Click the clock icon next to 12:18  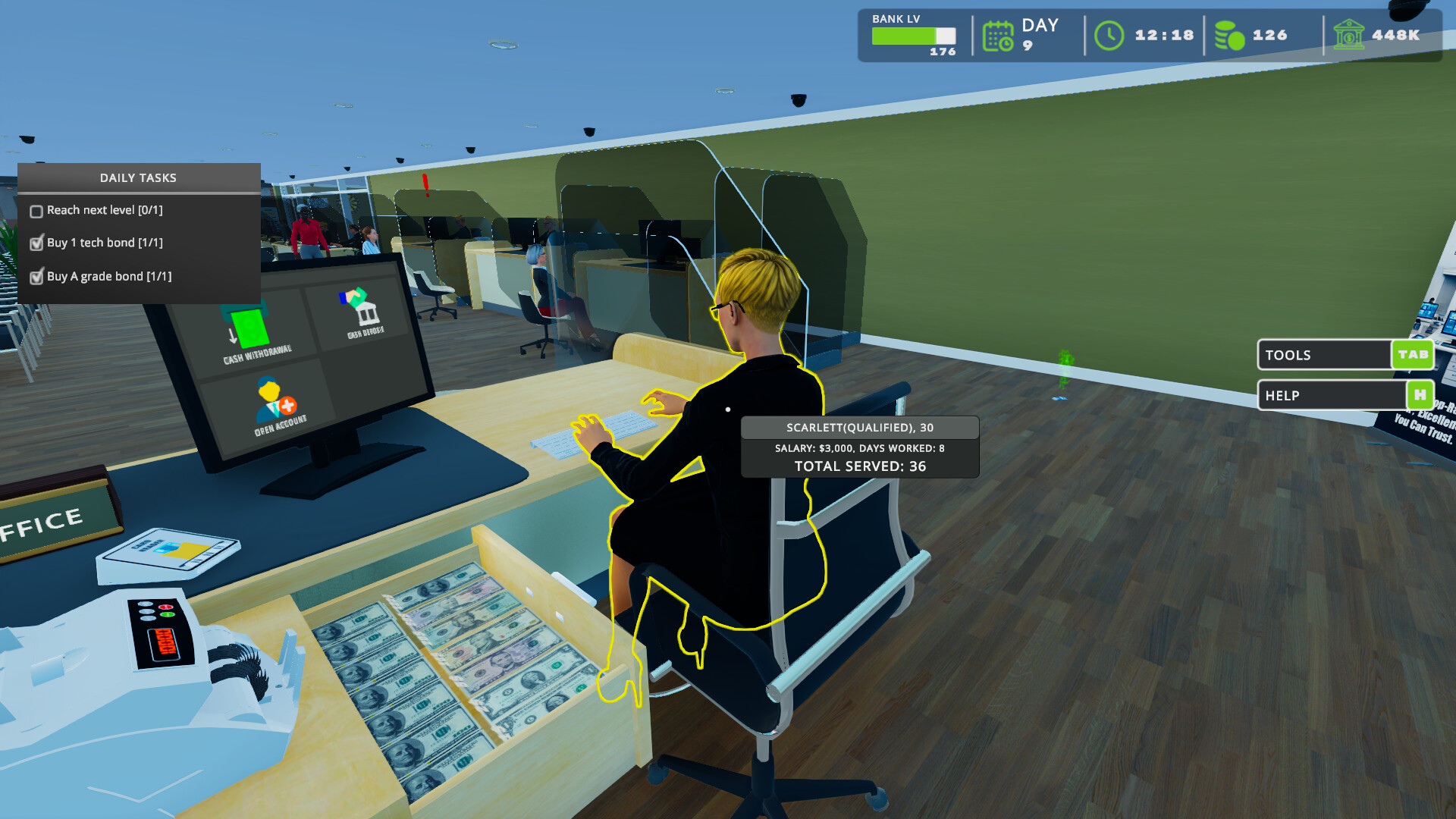tap(1109, 35)
